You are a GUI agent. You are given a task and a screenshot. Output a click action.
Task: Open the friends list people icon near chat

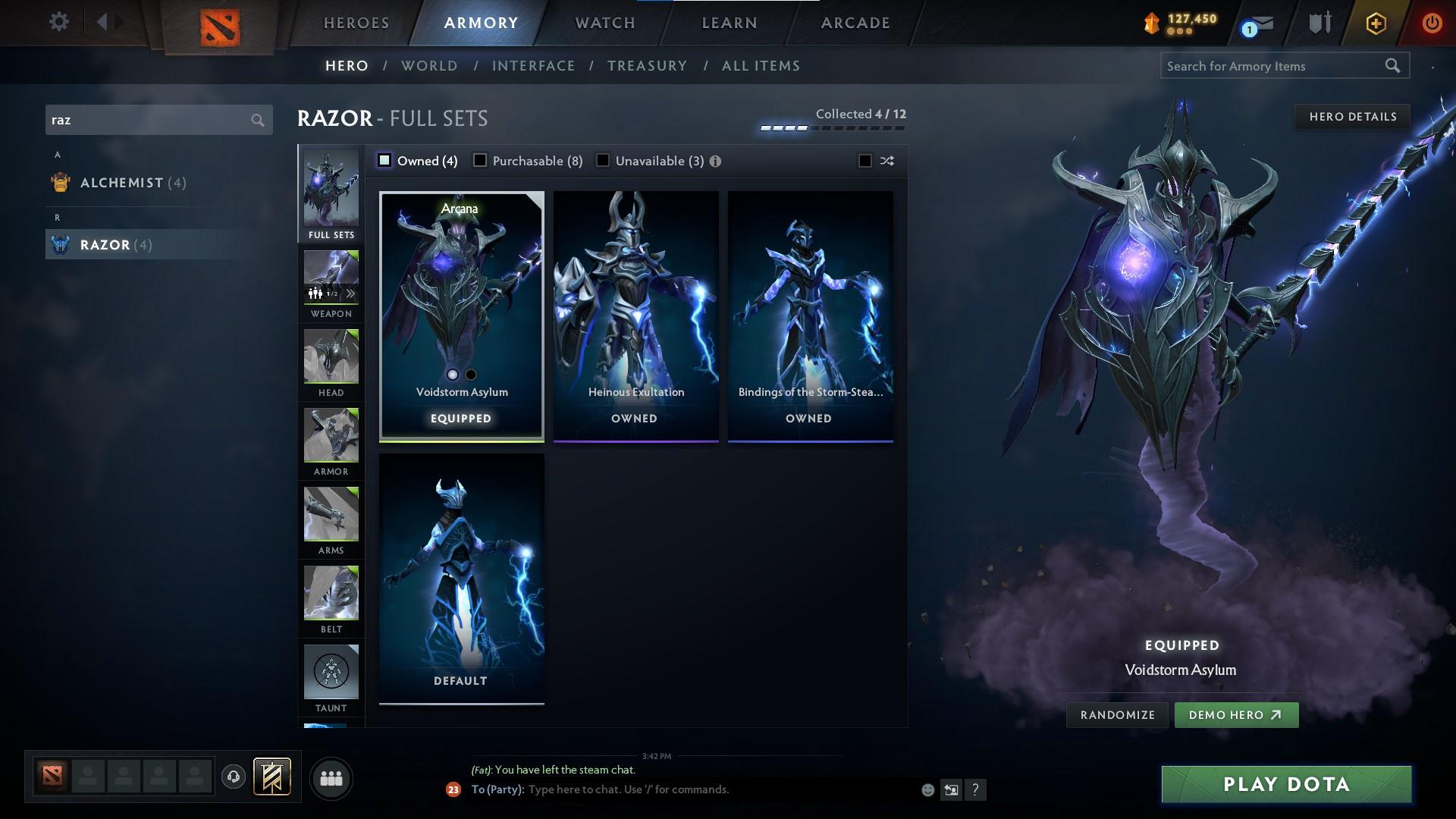point(331,777)
